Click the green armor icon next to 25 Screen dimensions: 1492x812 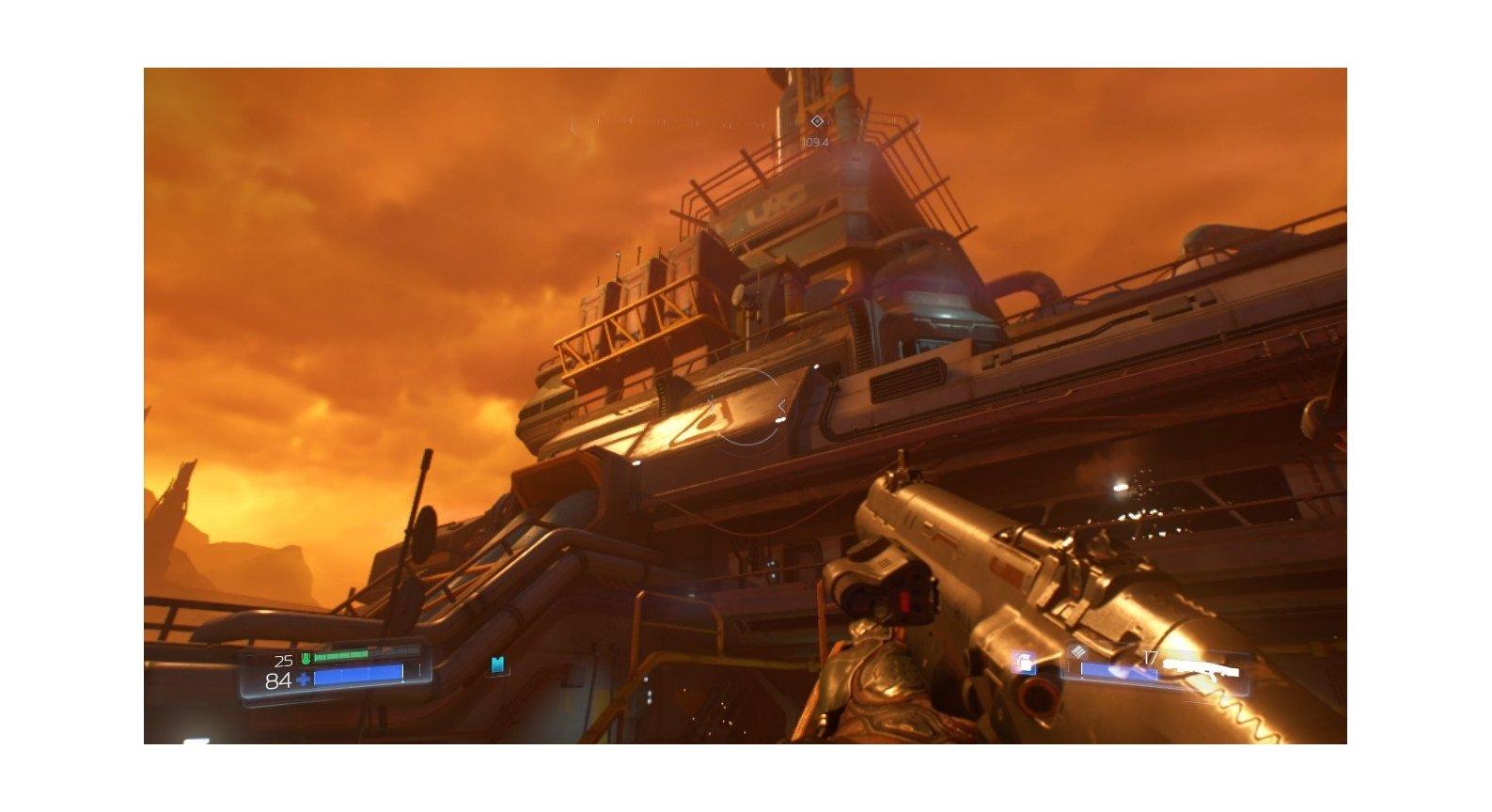click(x=306, y=659)
